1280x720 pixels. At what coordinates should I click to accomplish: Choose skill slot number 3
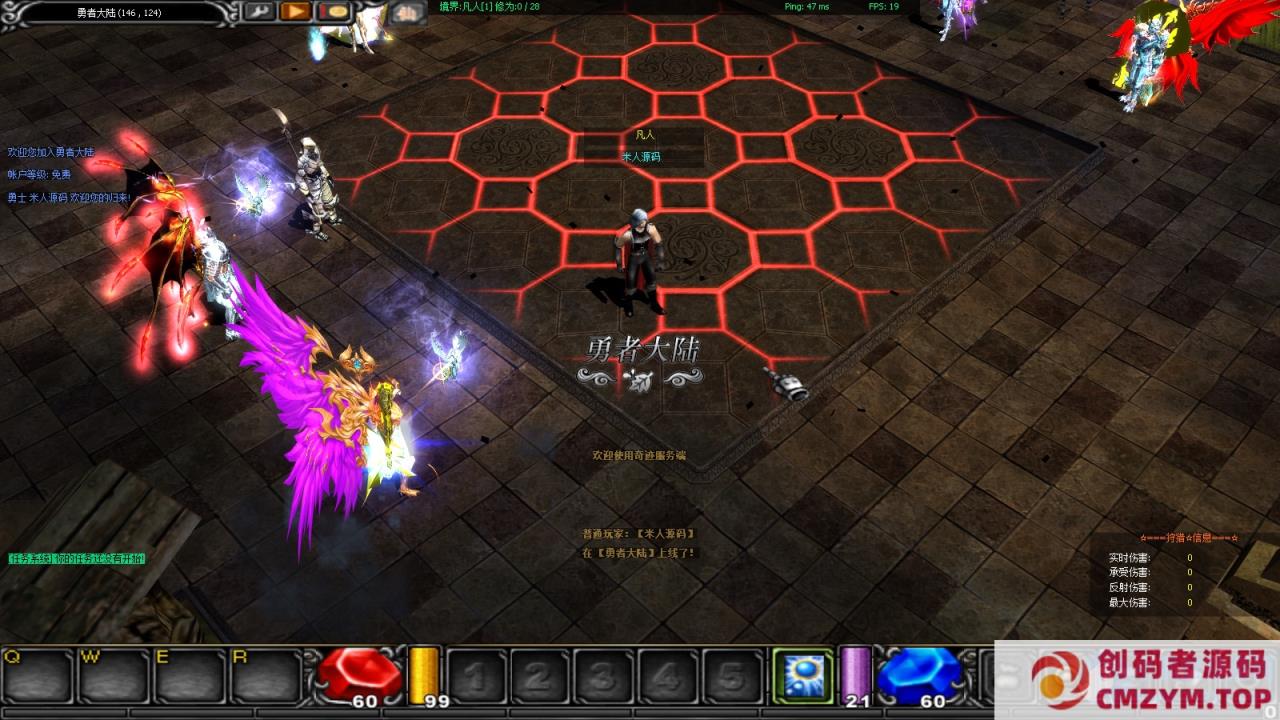pyautogui.click(x=603, y=677)
